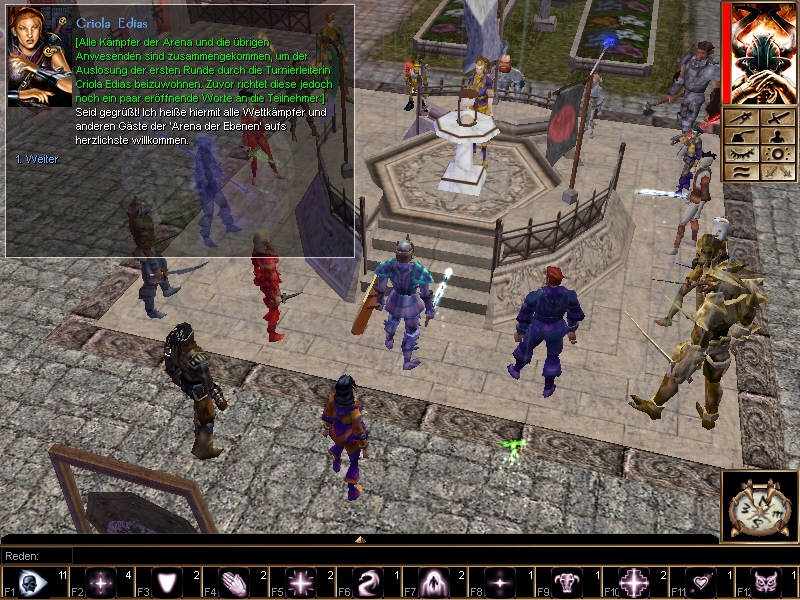Activate the F11 heart quickslot
This screenshot has width=800, height=600.
pyautogui.click(x=701, y=583)
